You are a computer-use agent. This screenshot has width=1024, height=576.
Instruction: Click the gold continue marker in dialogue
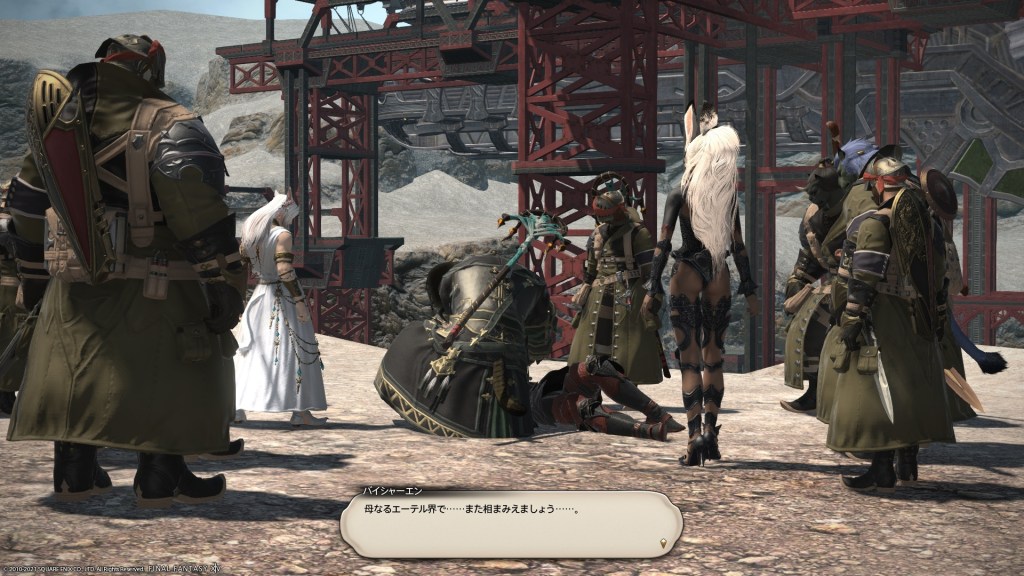tap(663, 543)
